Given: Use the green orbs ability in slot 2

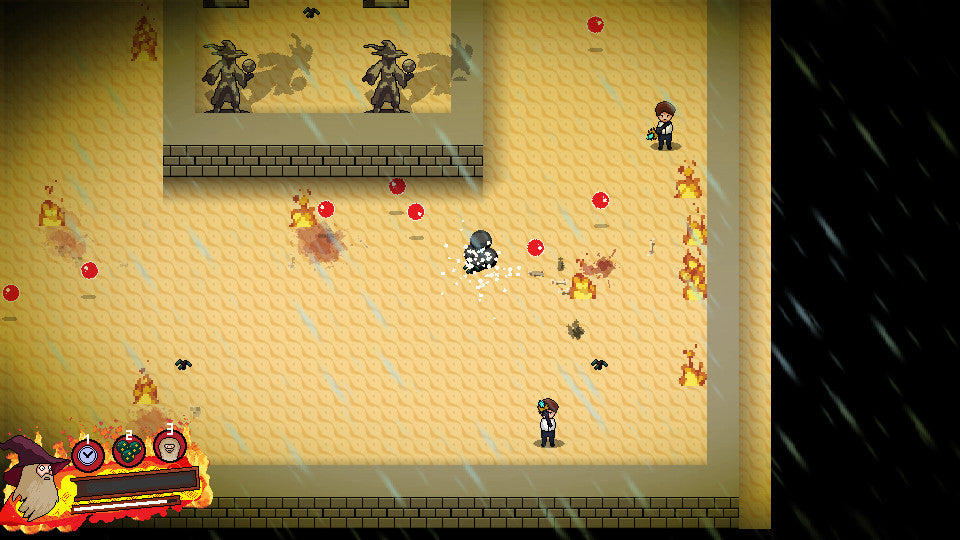Looking at the screenshot, I should pos(129,451).
